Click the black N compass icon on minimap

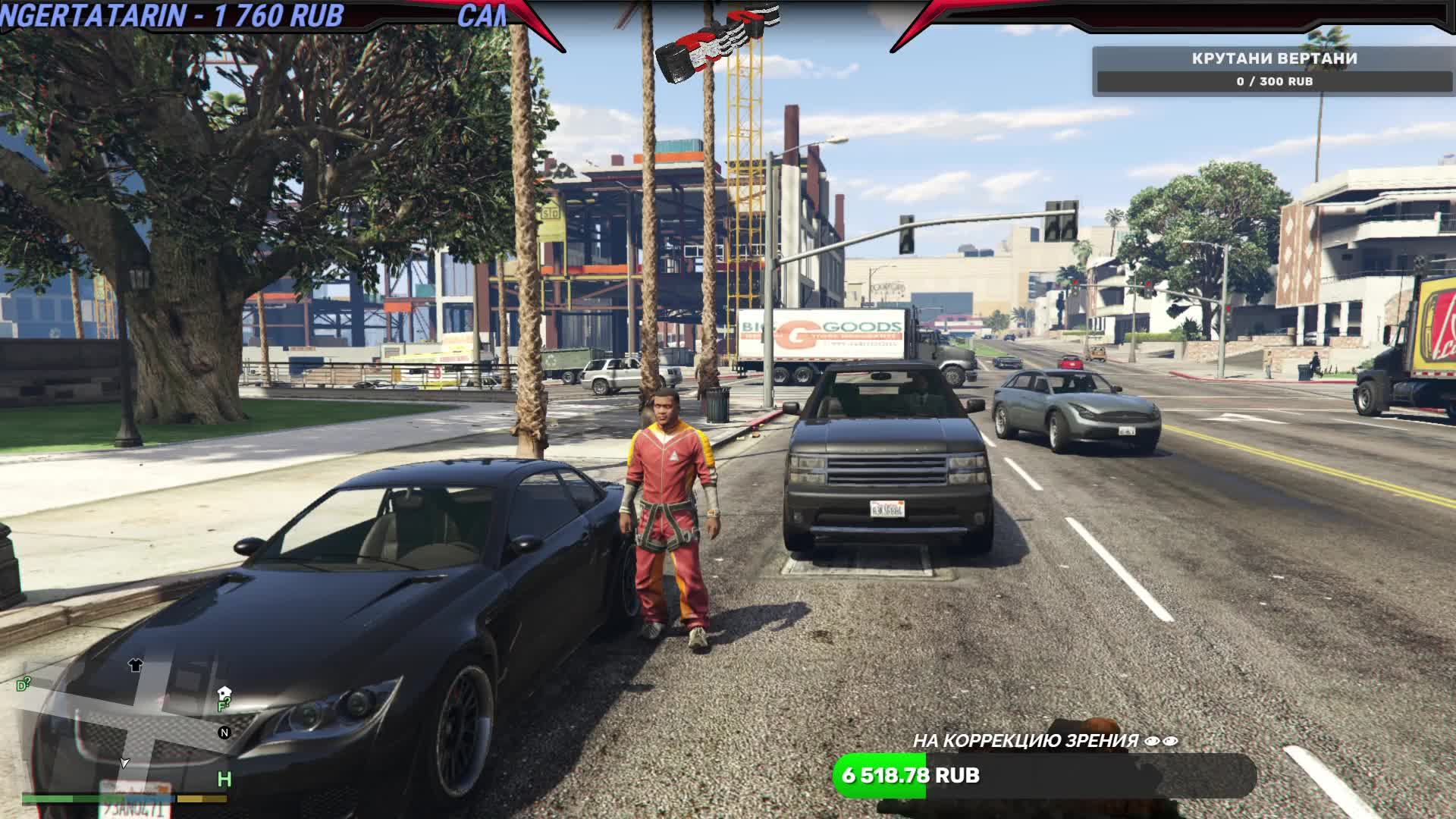(224, 733)
